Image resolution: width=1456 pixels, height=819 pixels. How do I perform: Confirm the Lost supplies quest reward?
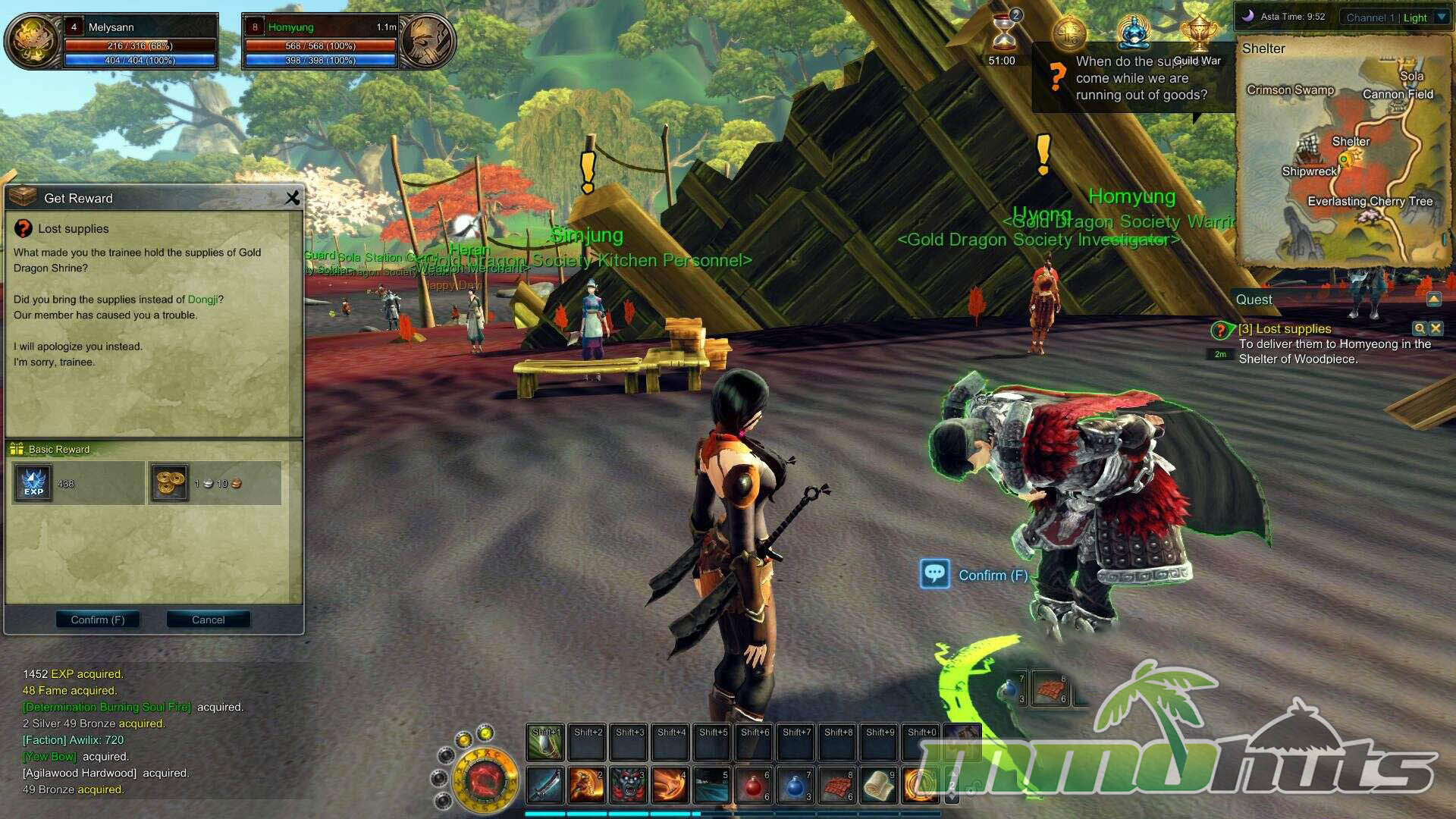pyautogui.click(x=98, y=620)
